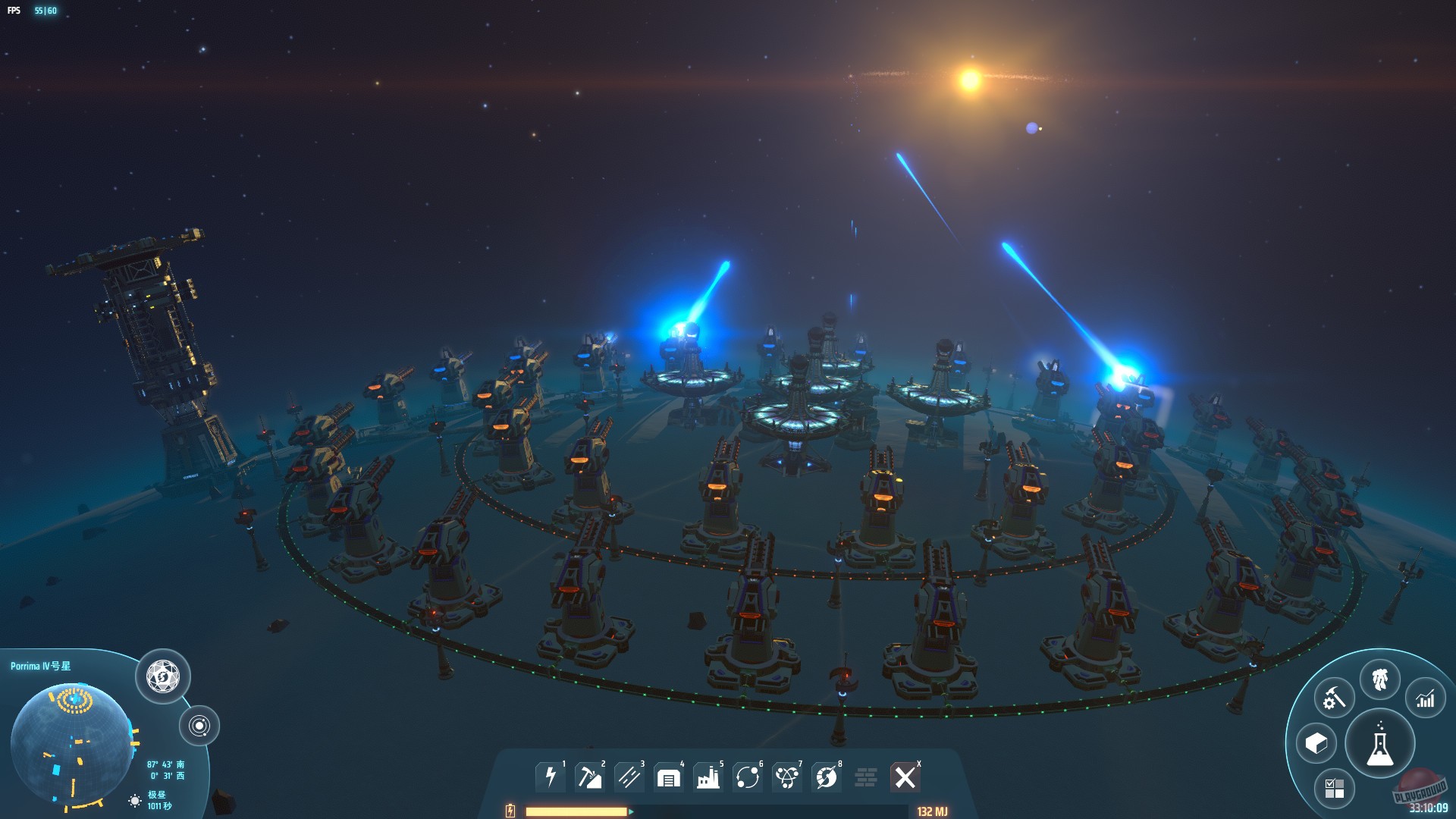1456x819 pixels.
Task: Select the power facilities category, lightning slot 1
Action: click(551, 776)
